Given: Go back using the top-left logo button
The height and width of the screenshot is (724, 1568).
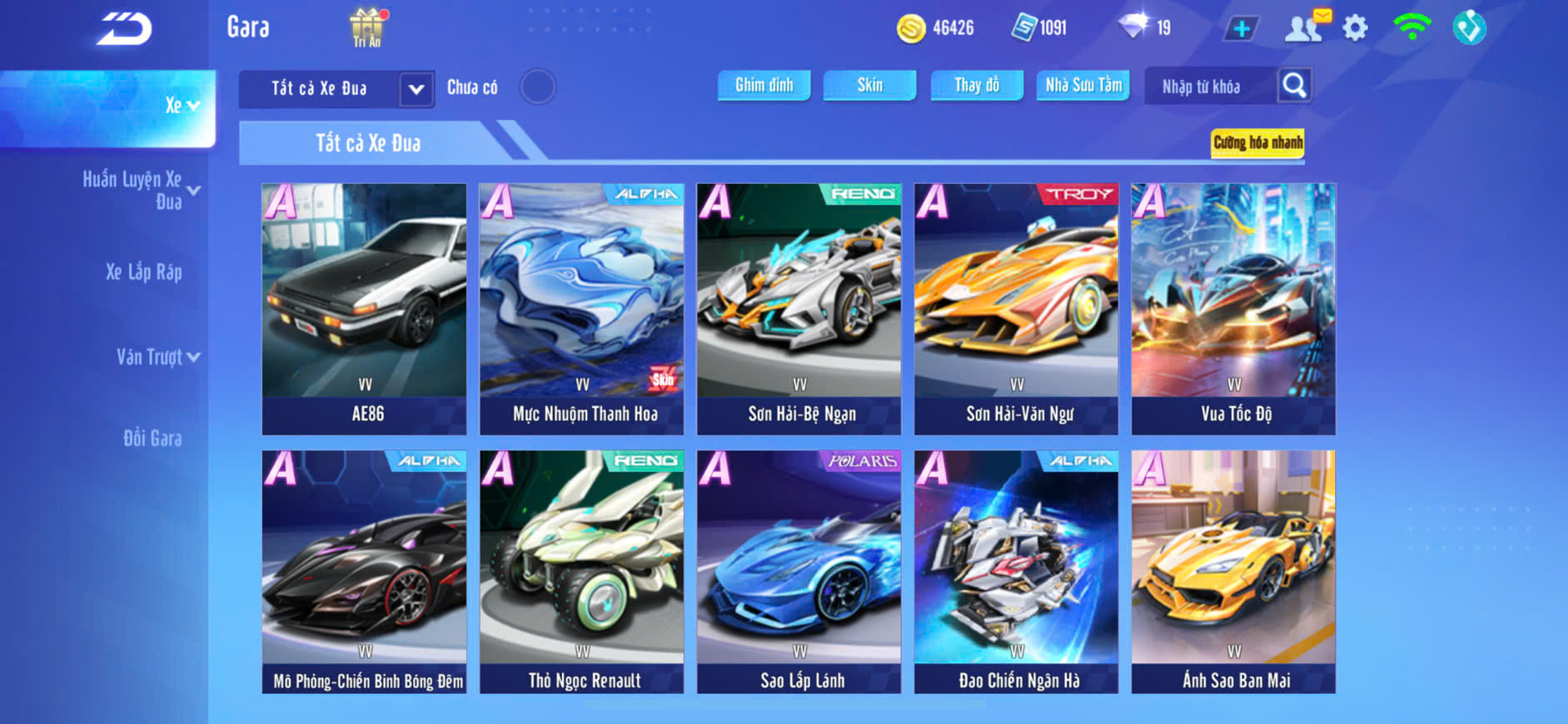Looking at the screenshot, I should pyautogui.click(x=124, y=29).
